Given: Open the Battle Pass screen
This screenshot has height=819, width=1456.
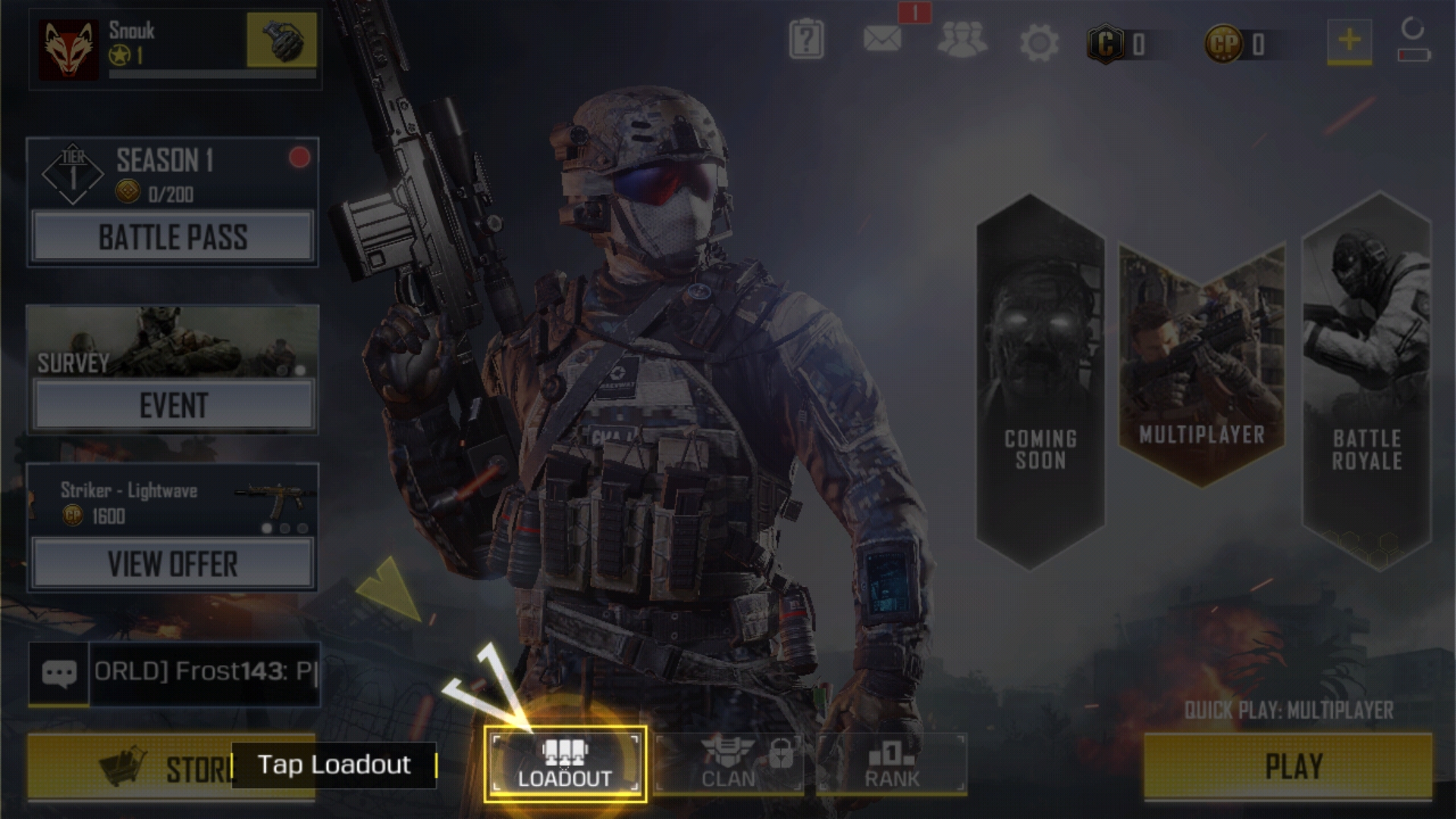Looking at the screenshot, I should [173, 237].
